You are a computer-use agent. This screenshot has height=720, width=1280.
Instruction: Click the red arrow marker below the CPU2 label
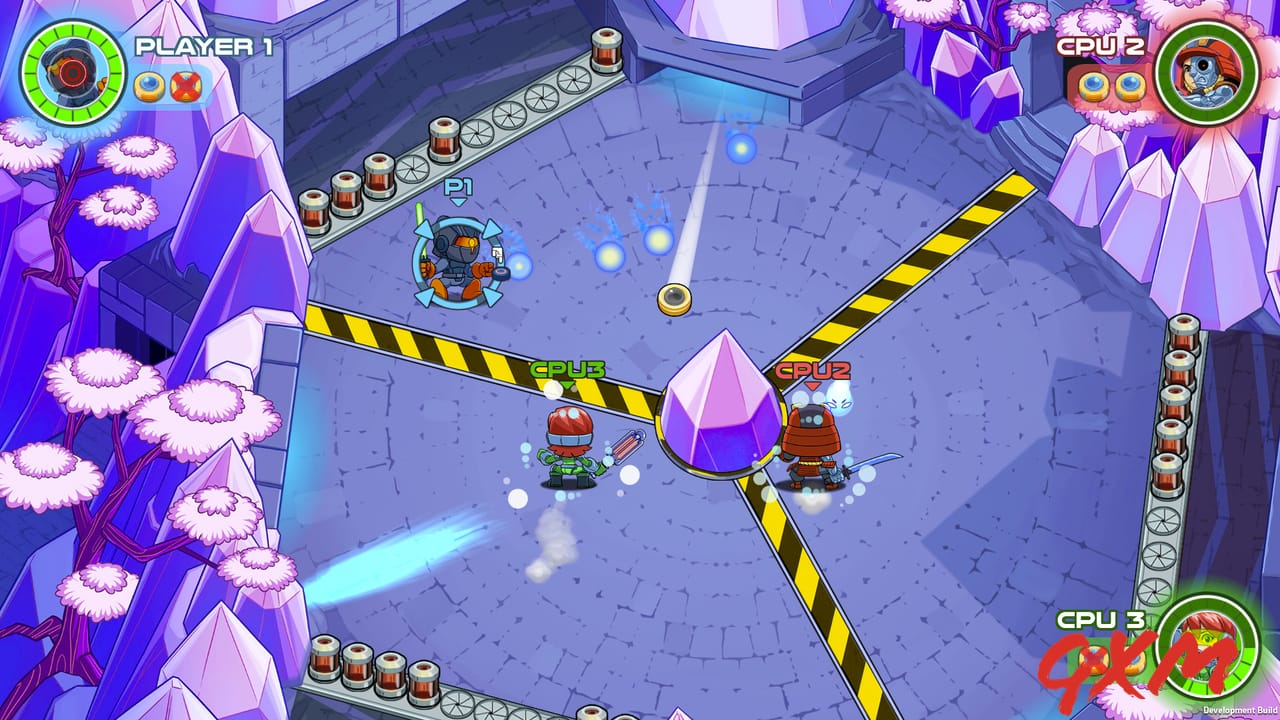812,386
